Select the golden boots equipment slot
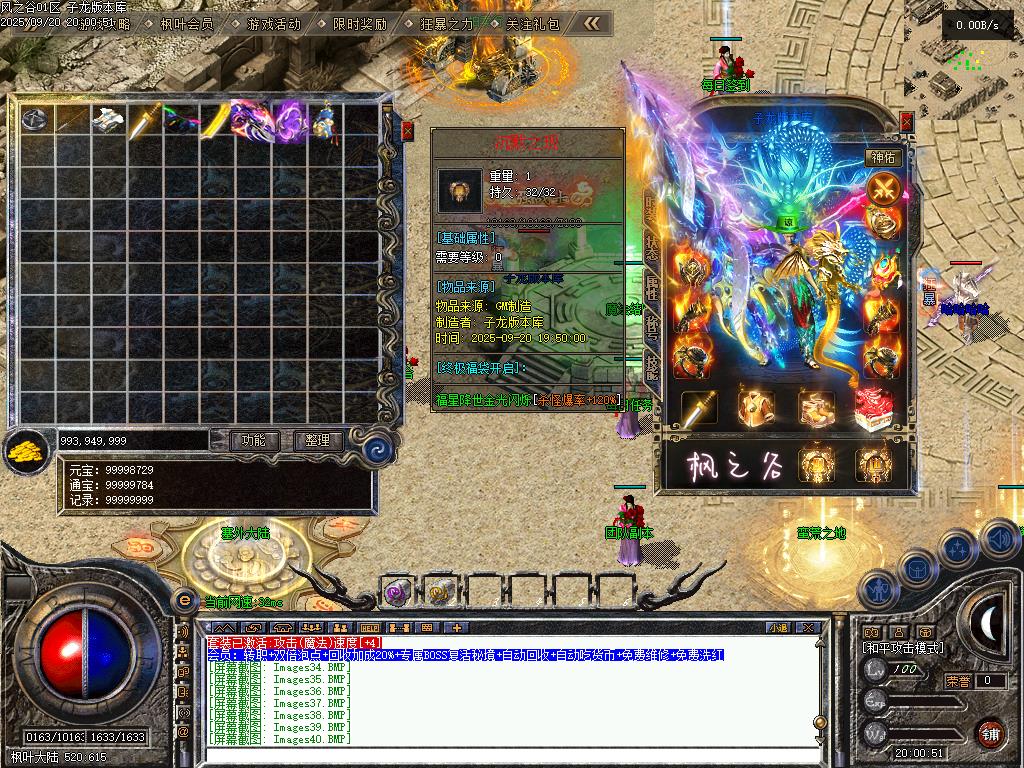The height and width of the screenshot is (768, 1024). [x=815, y=408]
